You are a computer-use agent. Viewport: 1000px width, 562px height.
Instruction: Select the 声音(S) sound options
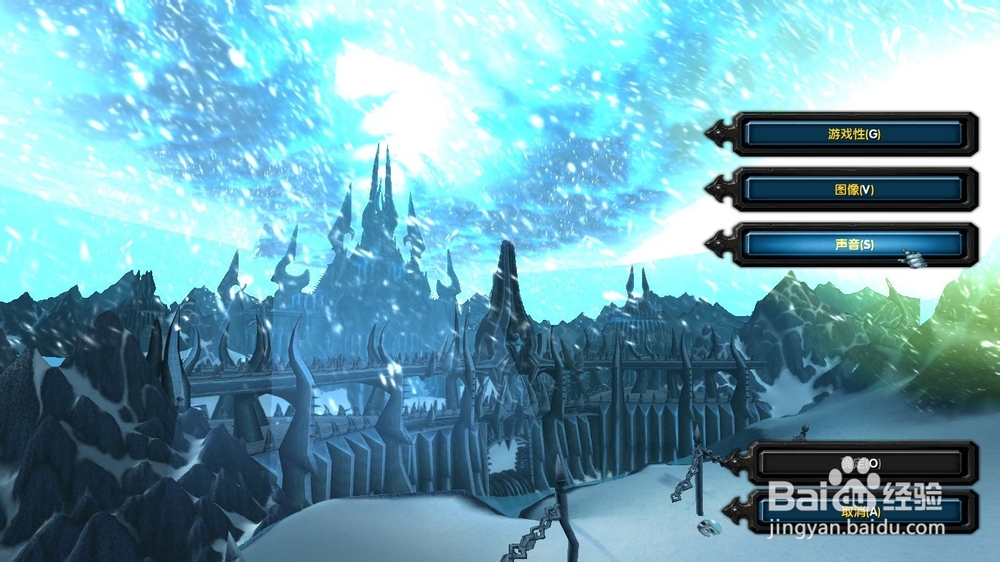coord(854,244)
